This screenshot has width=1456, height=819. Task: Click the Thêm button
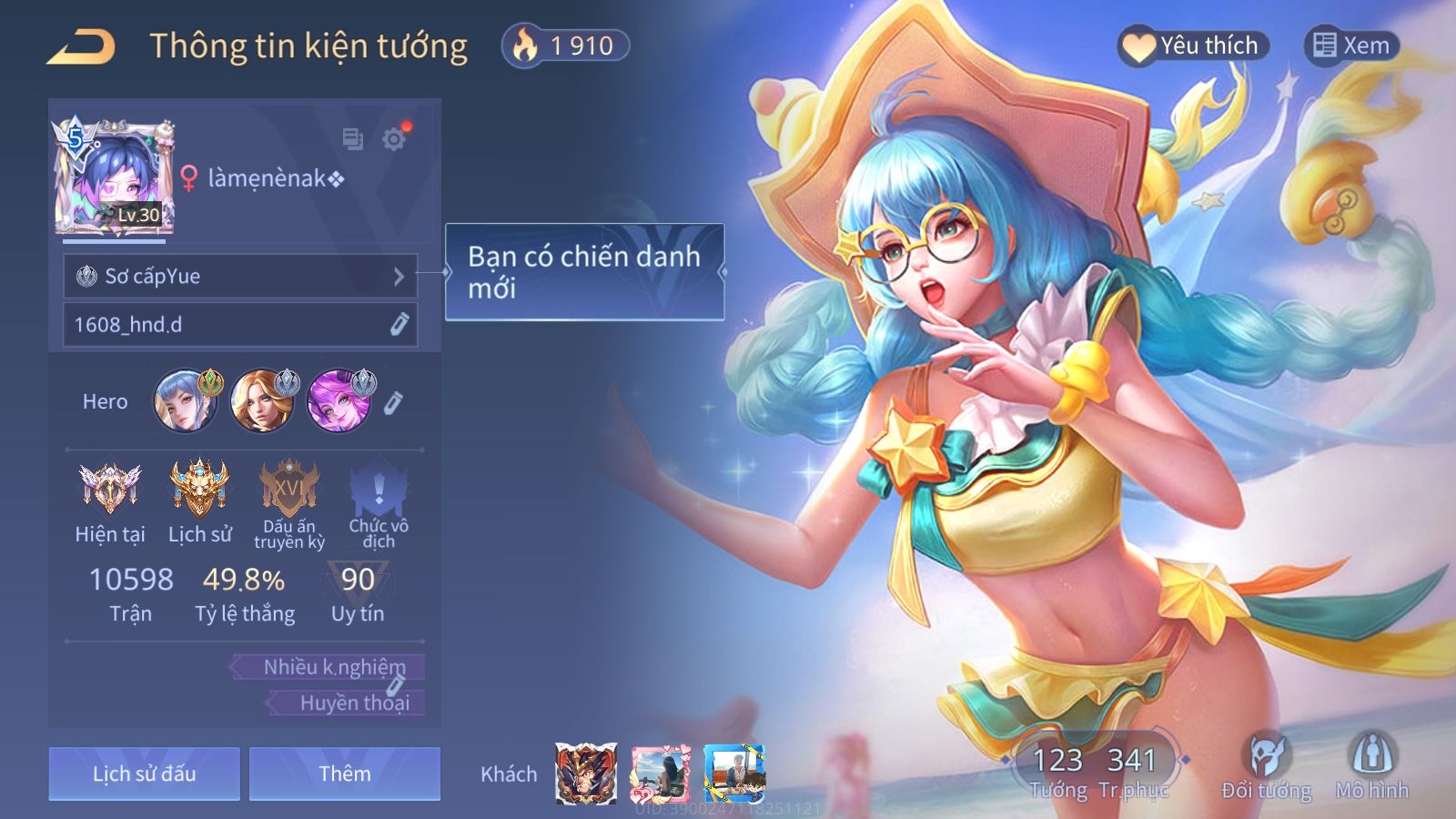(x=344, y=773)
